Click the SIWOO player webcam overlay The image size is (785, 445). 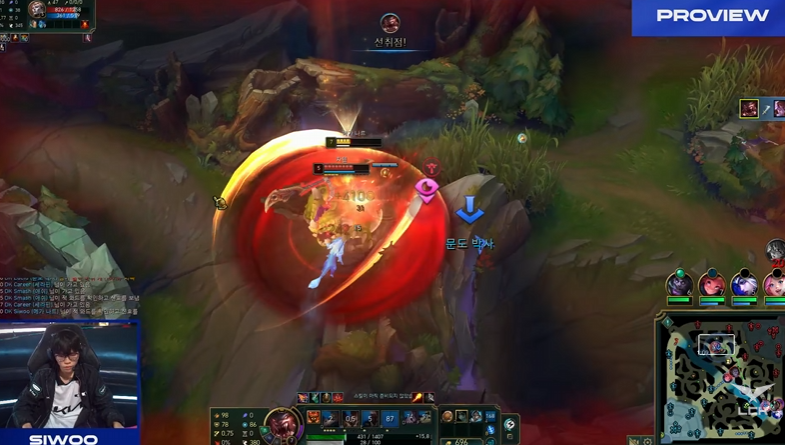[x=68, y=377]
